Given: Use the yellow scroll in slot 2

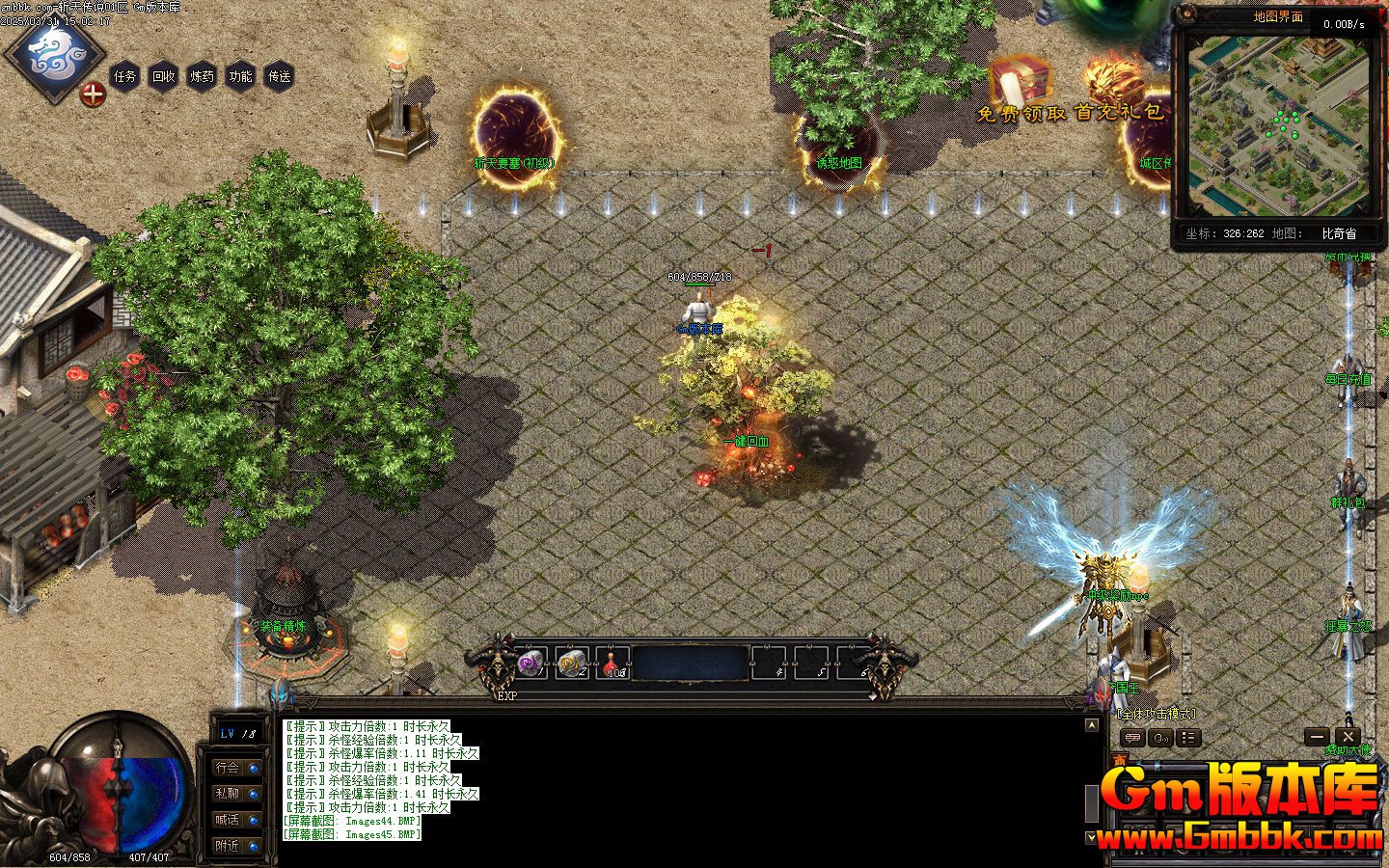Looking at the screenshot, I should (x=571, y=663).
